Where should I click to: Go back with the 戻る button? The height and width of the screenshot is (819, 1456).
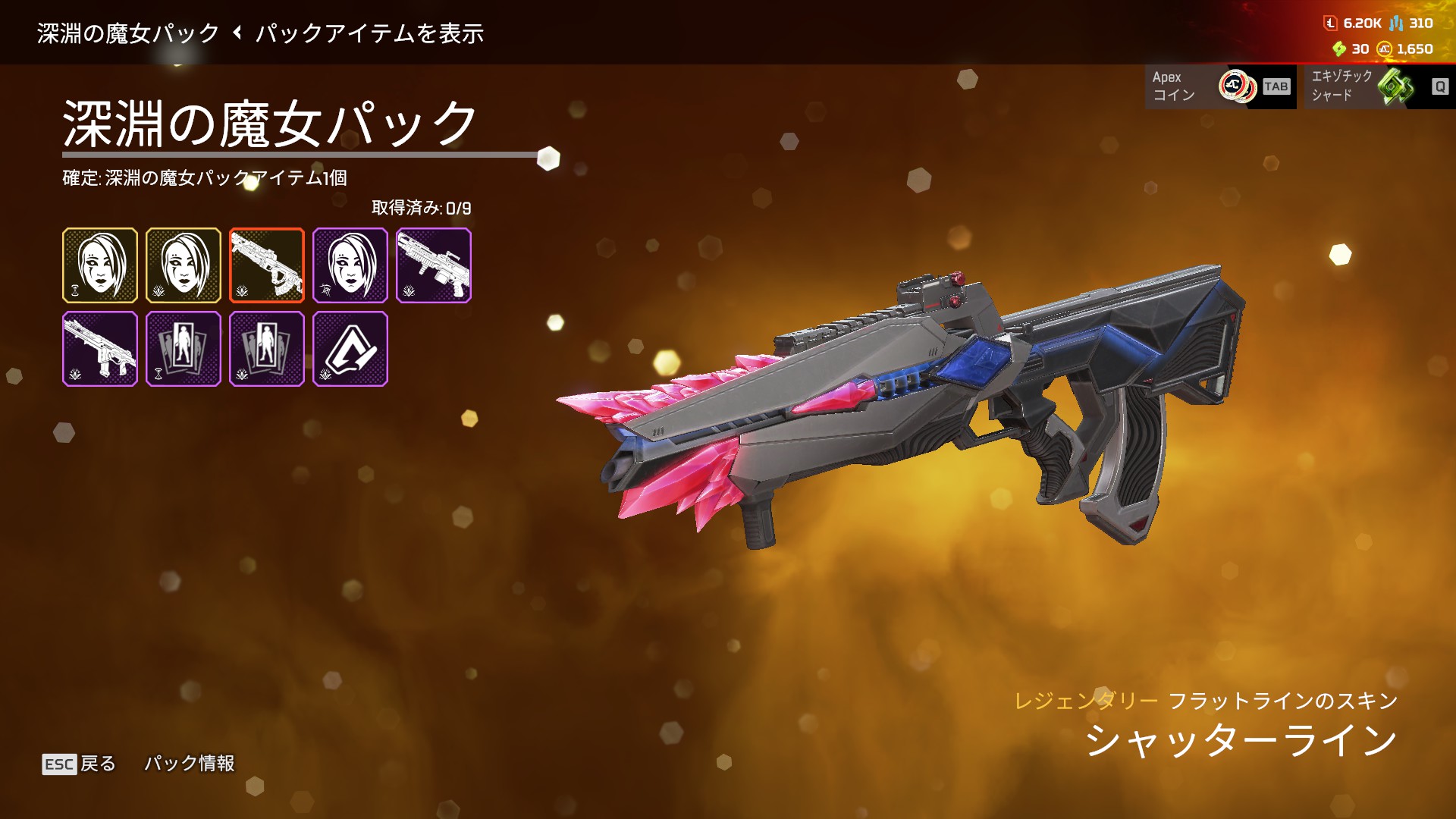[80, 764]
